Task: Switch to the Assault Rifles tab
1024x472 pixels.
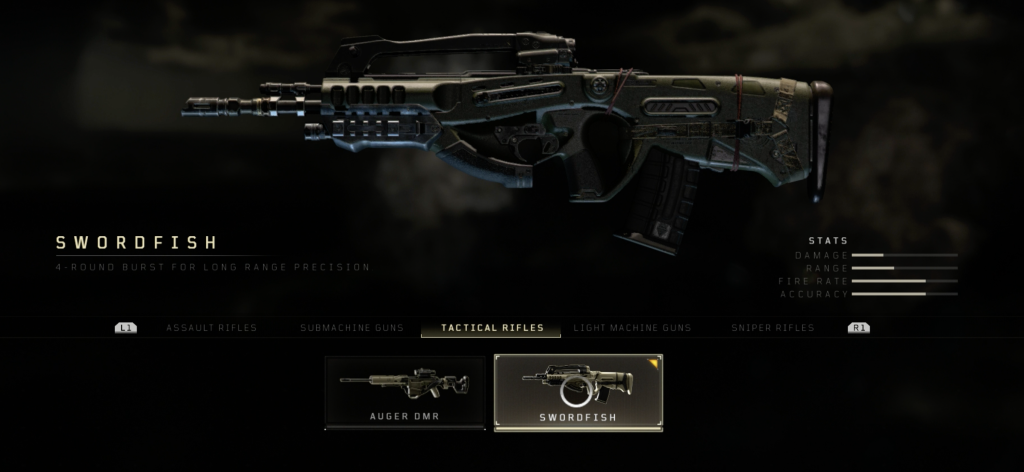Action: click(x=211, y=328)
